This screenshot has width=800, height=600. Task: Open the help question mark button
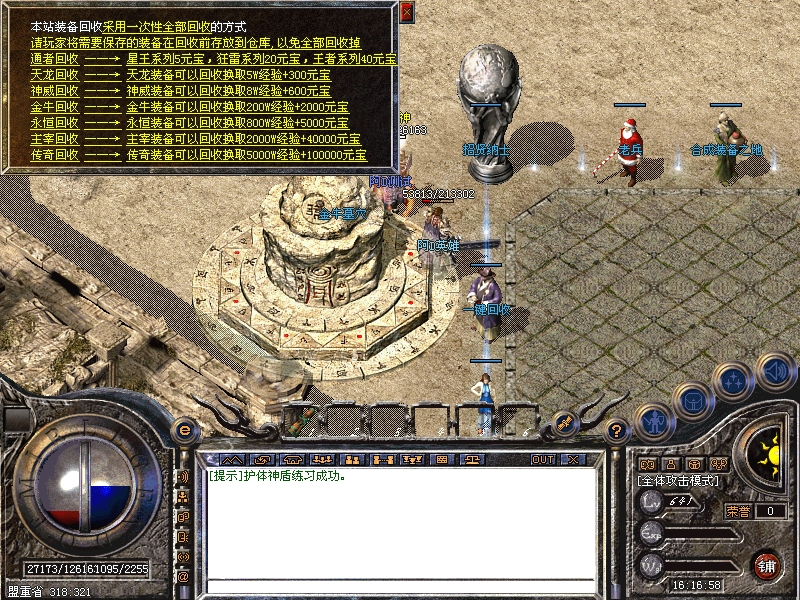[x=617, y=431]
